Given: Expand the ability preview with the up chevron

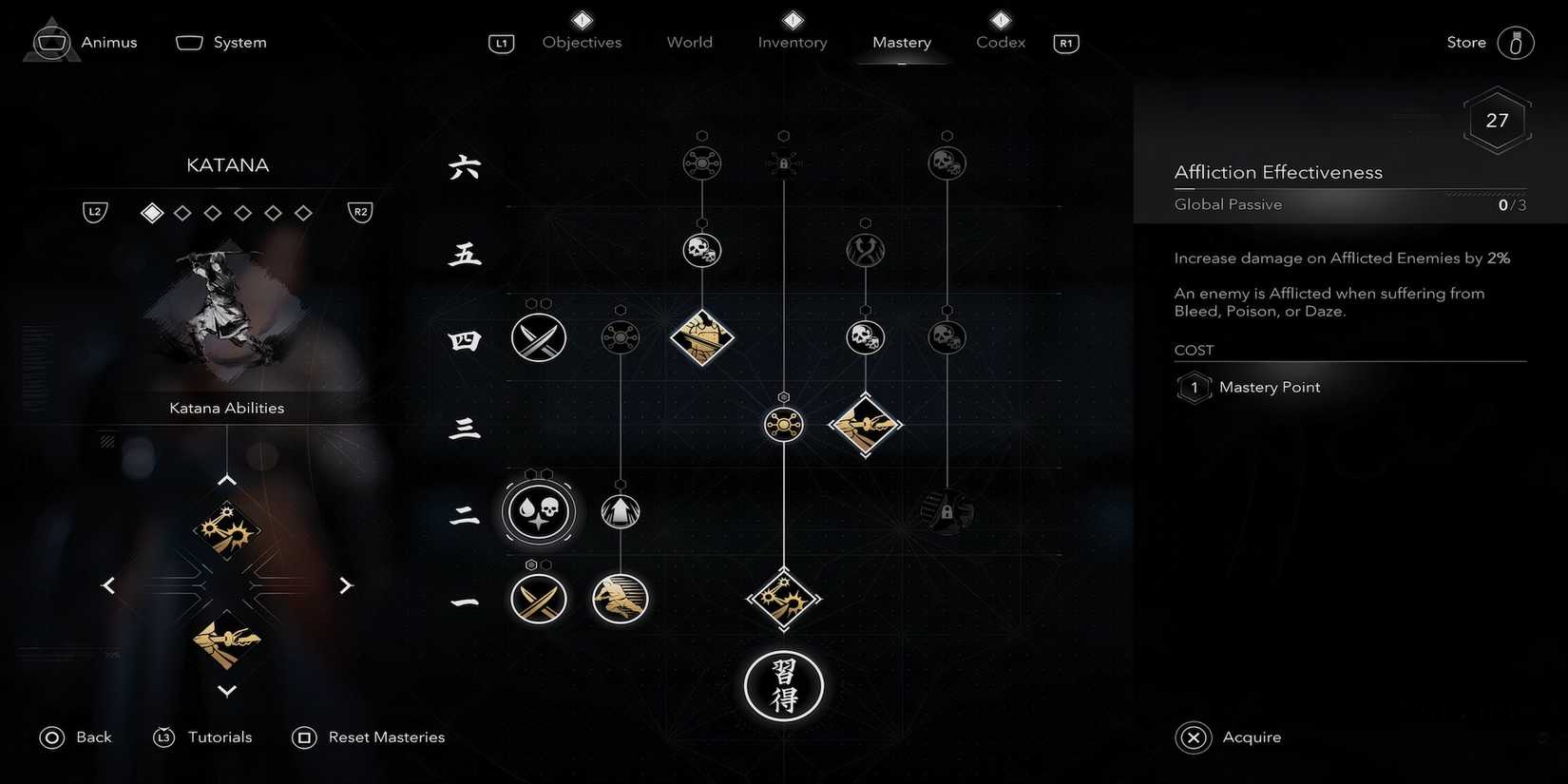Looking at the screenshot, I should tap(226, 479).
